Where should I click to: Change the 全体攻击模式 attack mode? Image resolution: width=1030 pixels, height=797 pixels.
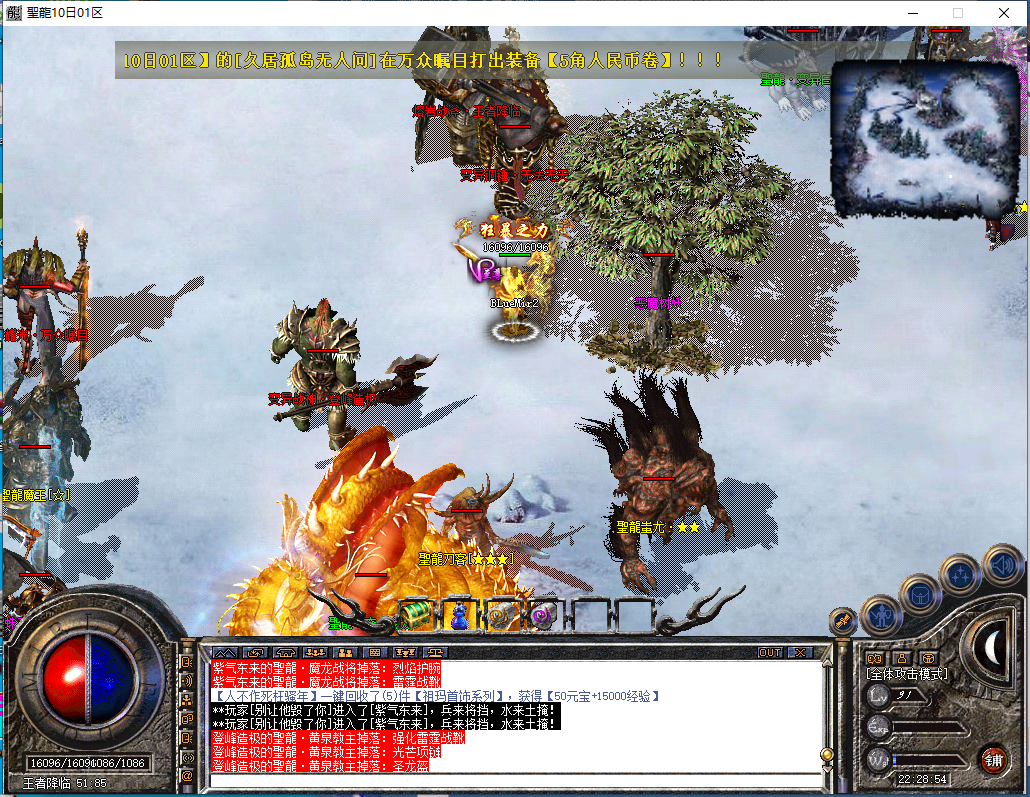907,675
